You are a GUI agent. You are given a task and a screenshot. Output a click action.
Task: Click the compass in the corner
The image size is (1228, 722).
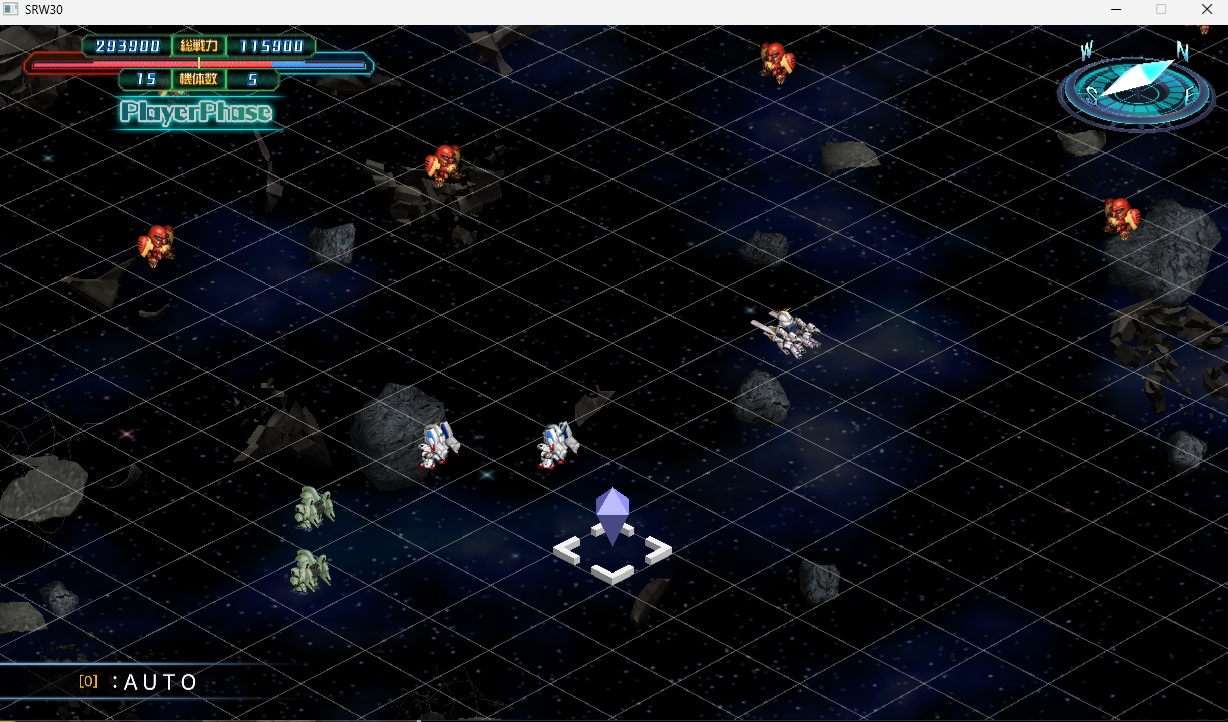(x=1135, y=88)
